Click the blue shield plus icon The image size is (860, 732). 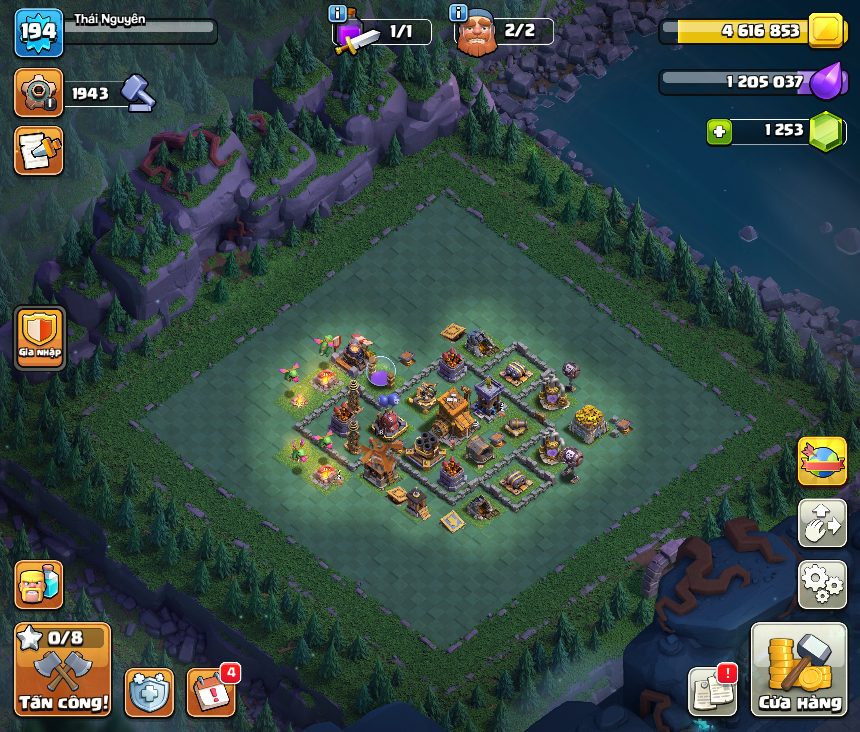[x=149, y=692]
